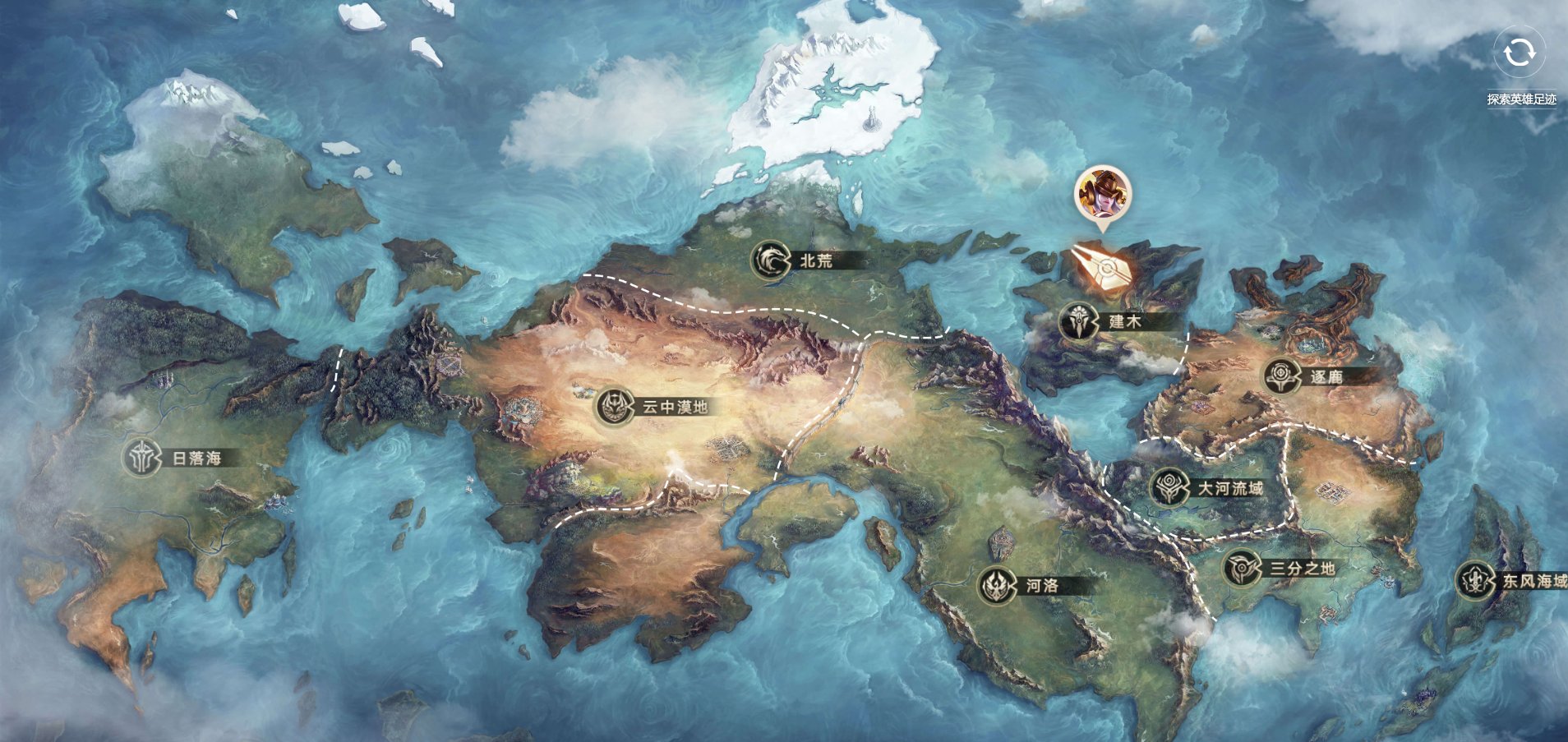Select the 建木 region marker

tap(1079, 321)
